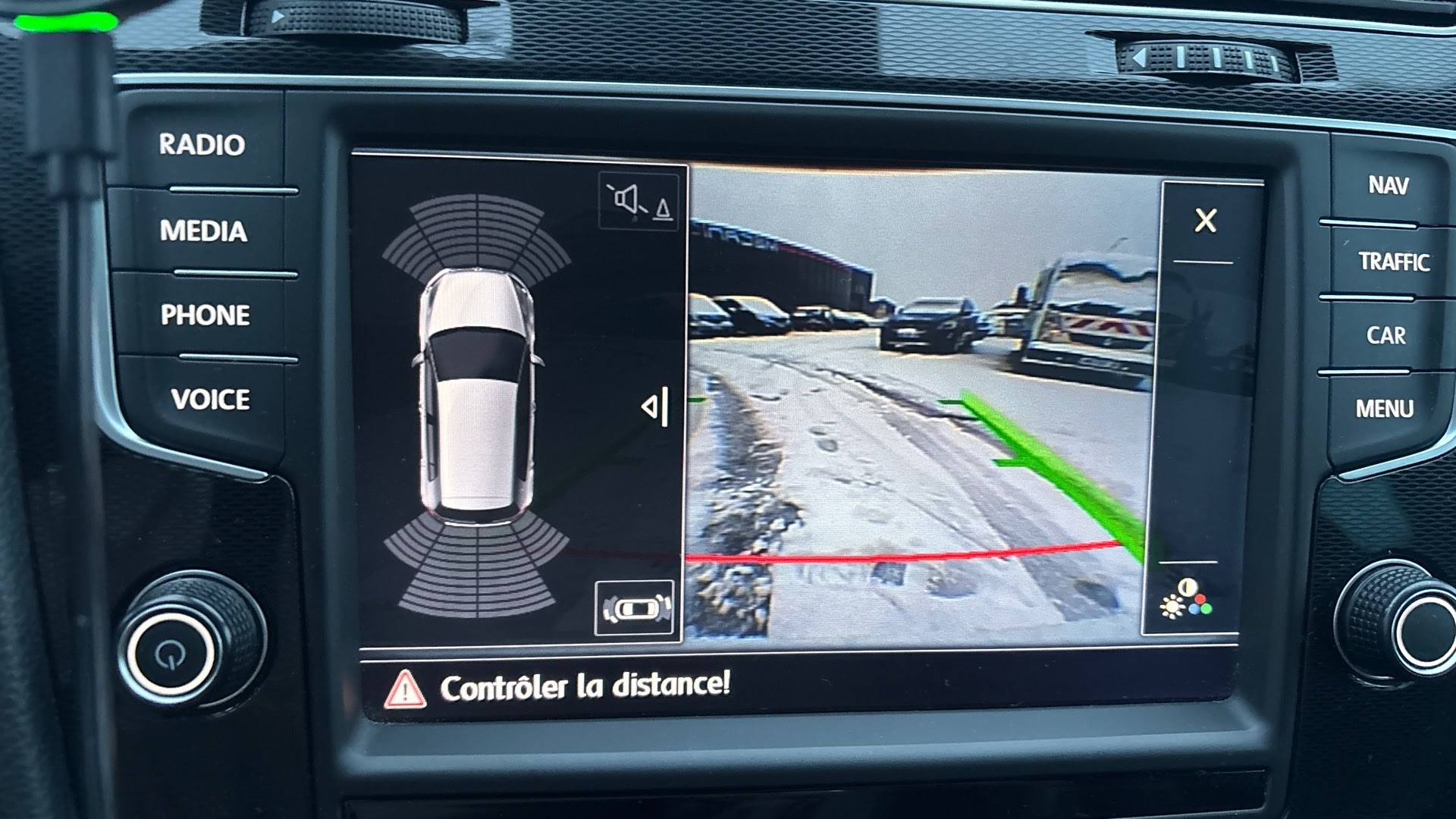Open the CAR settings
Viewport: 1456px width, 819px height.
point(1385,335)
